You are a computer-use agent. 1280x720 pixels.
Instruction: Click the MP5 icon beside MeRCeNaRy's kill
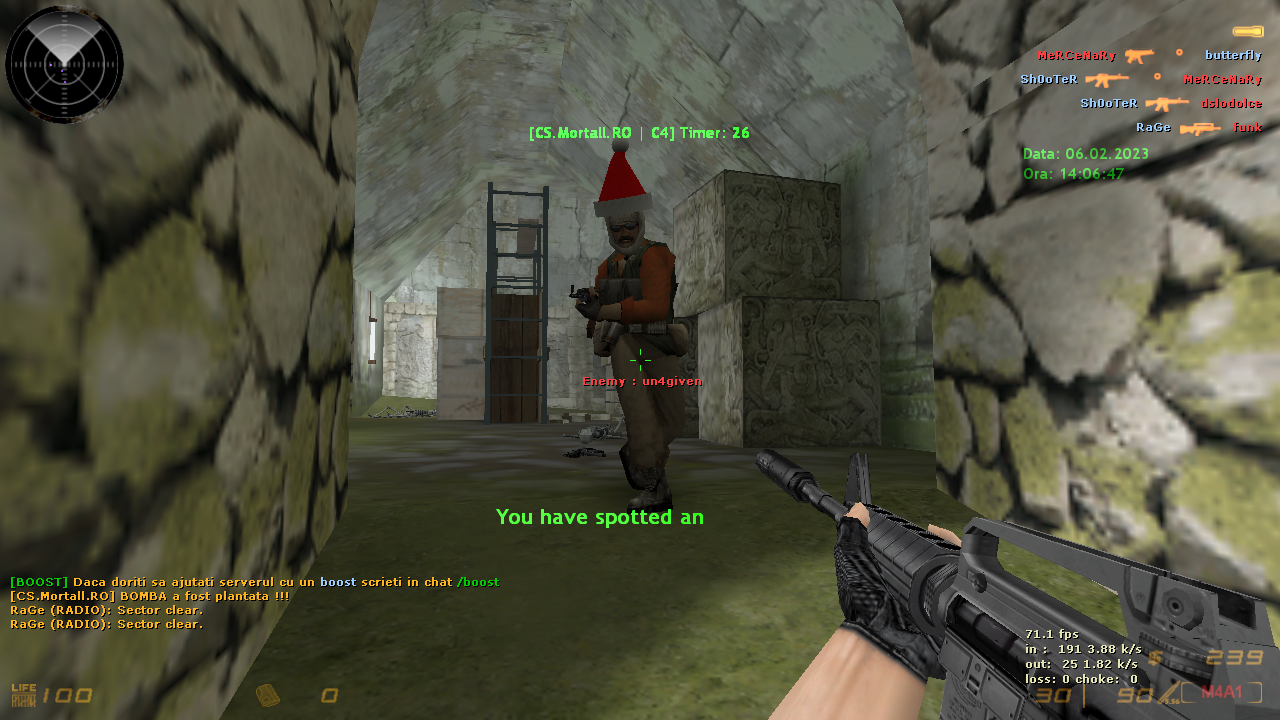(1137, 55)
